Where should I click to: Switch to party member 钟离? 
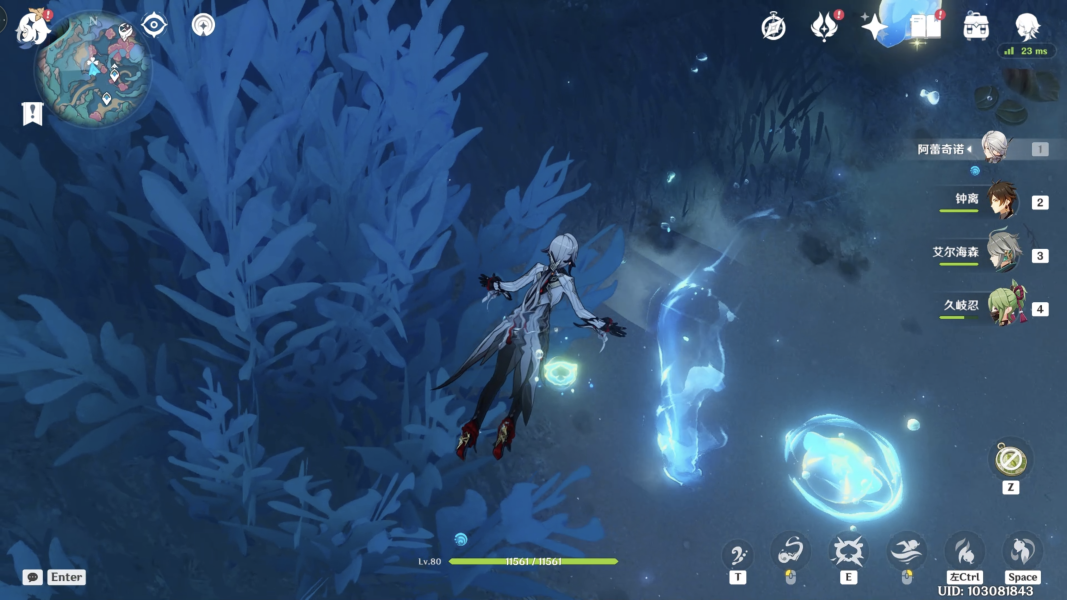click(1001, 201)
